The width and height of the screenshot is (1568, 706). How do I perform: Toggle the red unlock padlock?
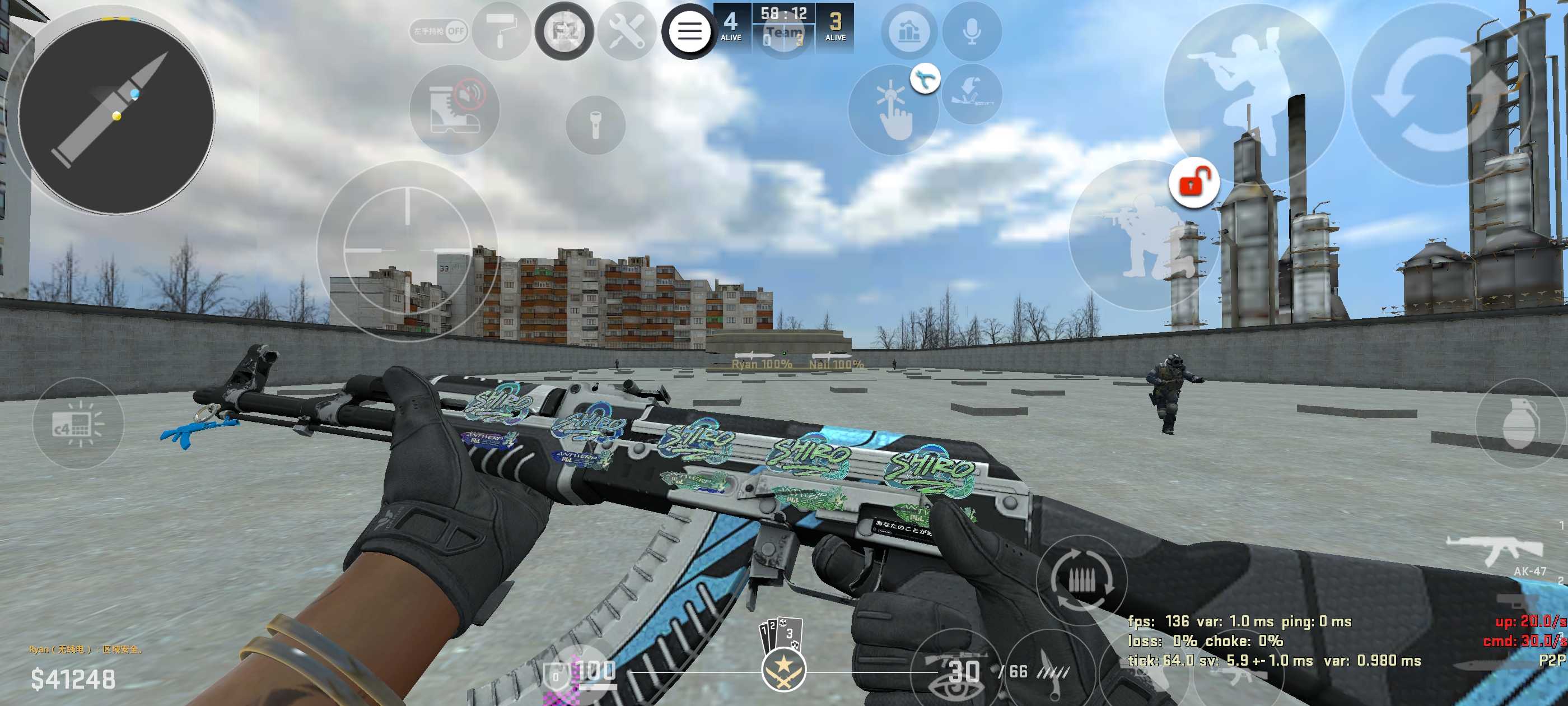pyautogui.click(x=1194, y=183)
